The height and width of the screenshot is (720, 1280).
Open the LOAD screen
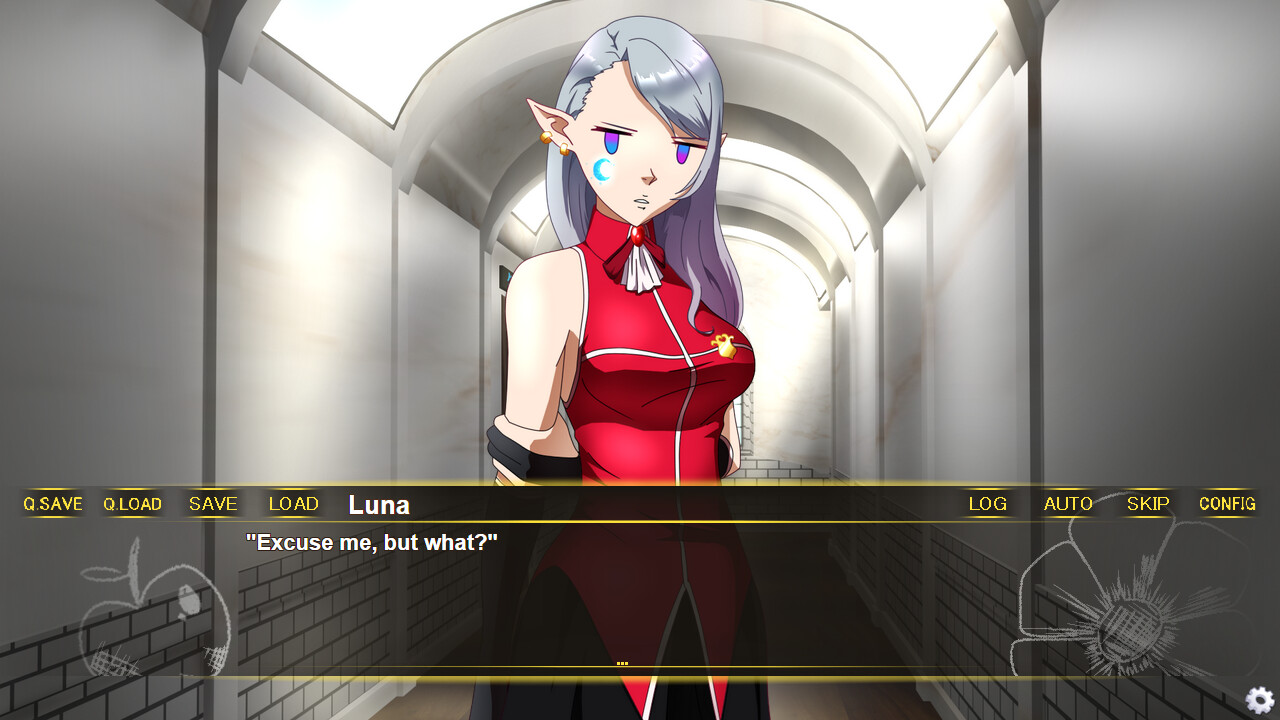(293, 504)
